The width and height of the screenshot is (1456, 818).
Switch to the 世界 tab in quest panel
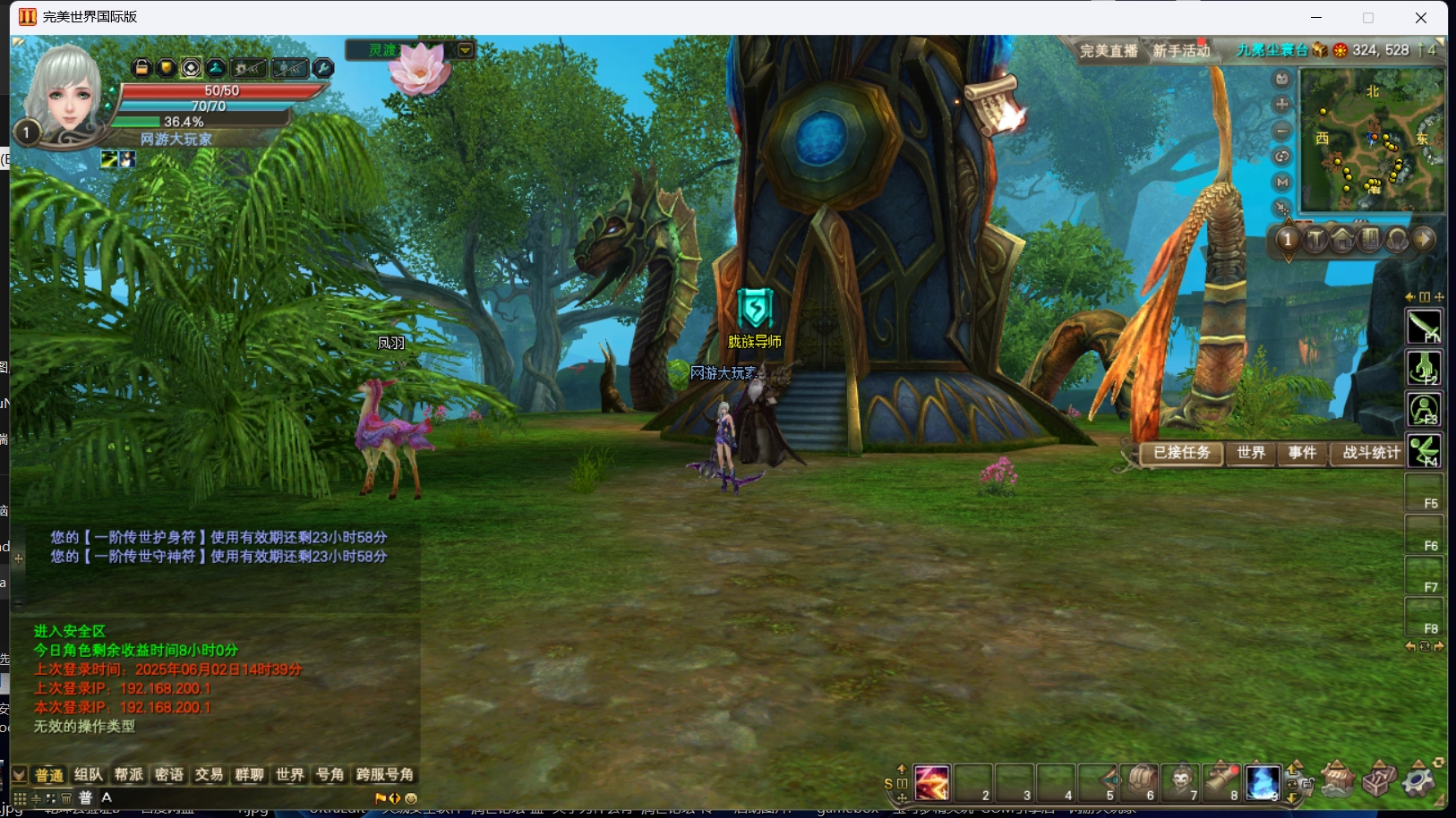[x=1251, y=453]
